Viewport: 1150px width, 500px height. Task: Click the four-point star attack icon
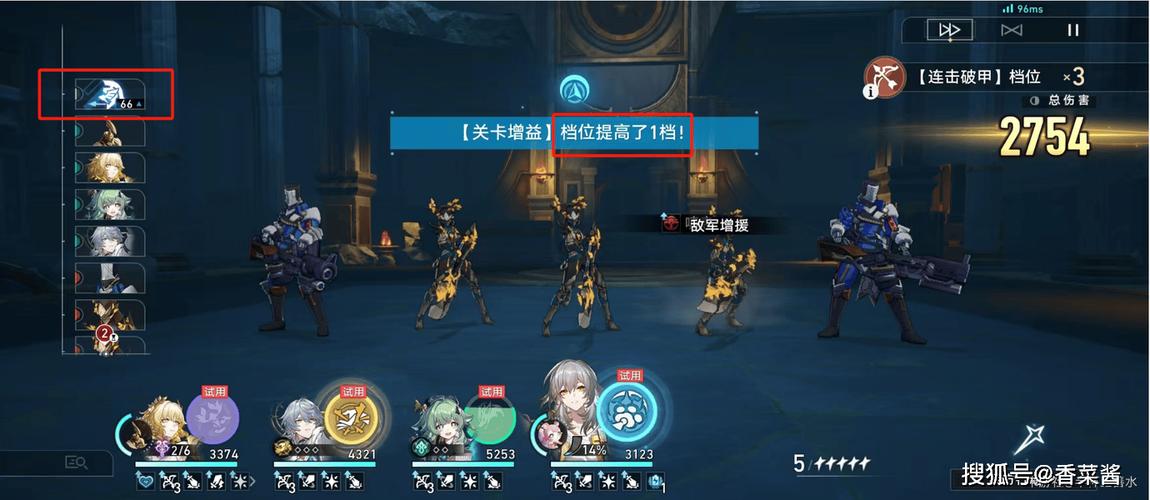click(1029, 438)
